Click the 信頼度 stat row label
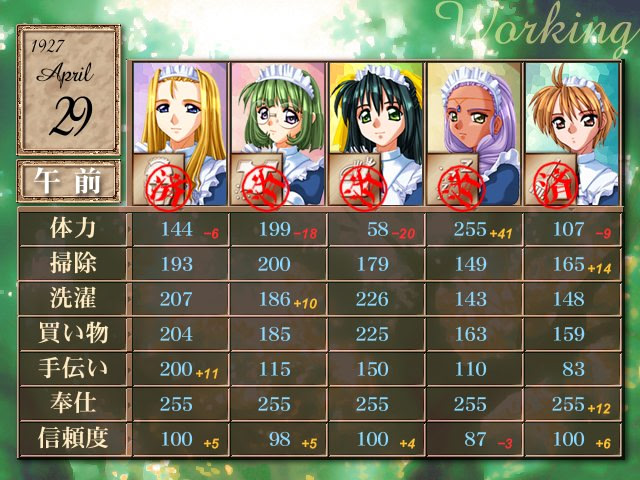Screen dimensions: 640x480 click(x=73, y=438)
